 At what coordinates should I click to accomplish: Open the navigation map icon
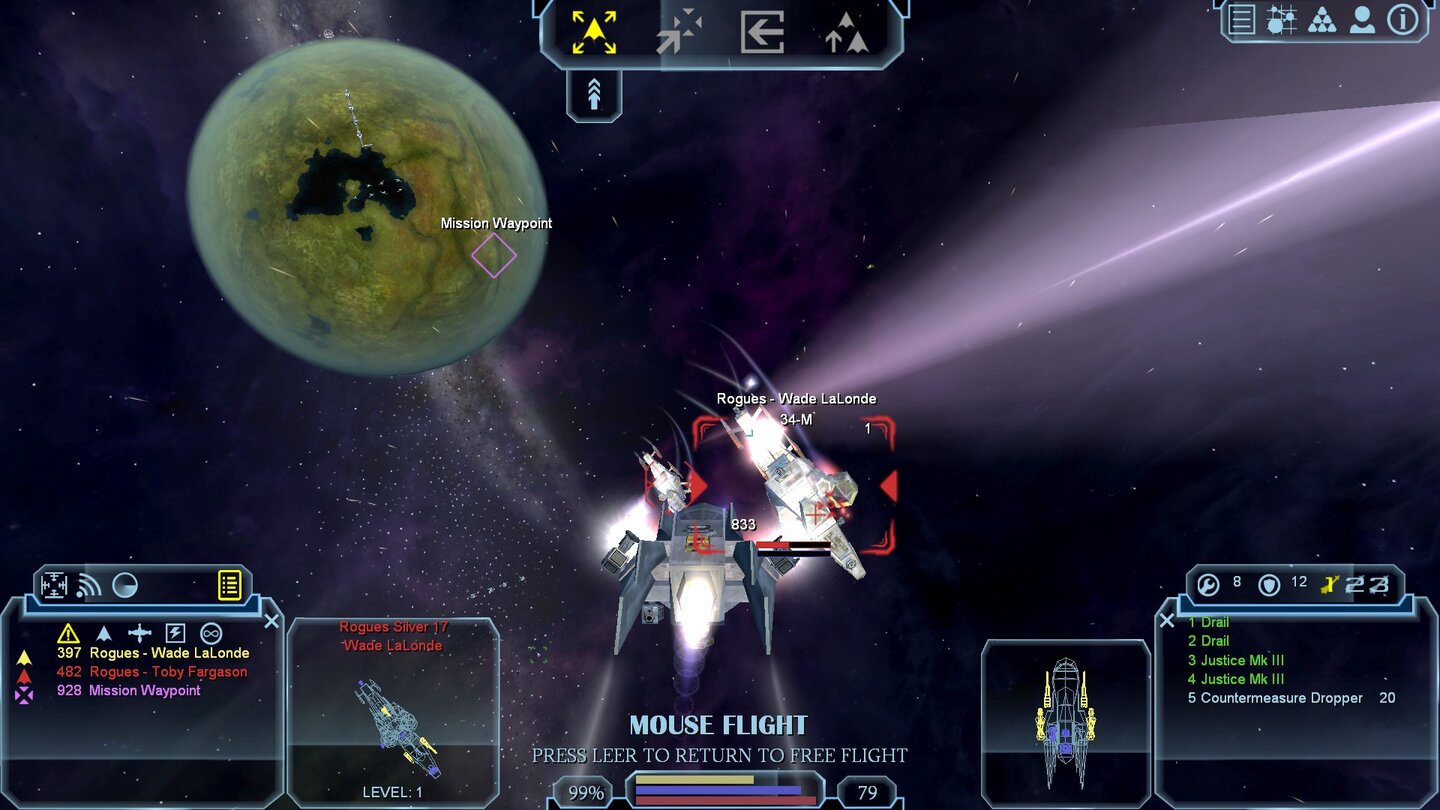coord(1282,20)
